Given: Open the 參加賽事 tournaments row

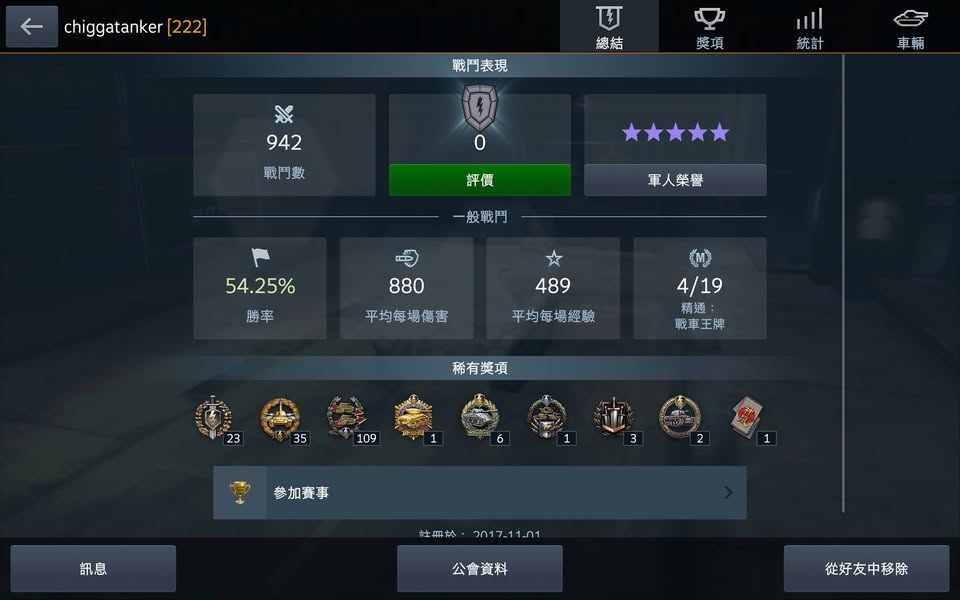Looking at the screenshot, I should (x=480, y=492).
